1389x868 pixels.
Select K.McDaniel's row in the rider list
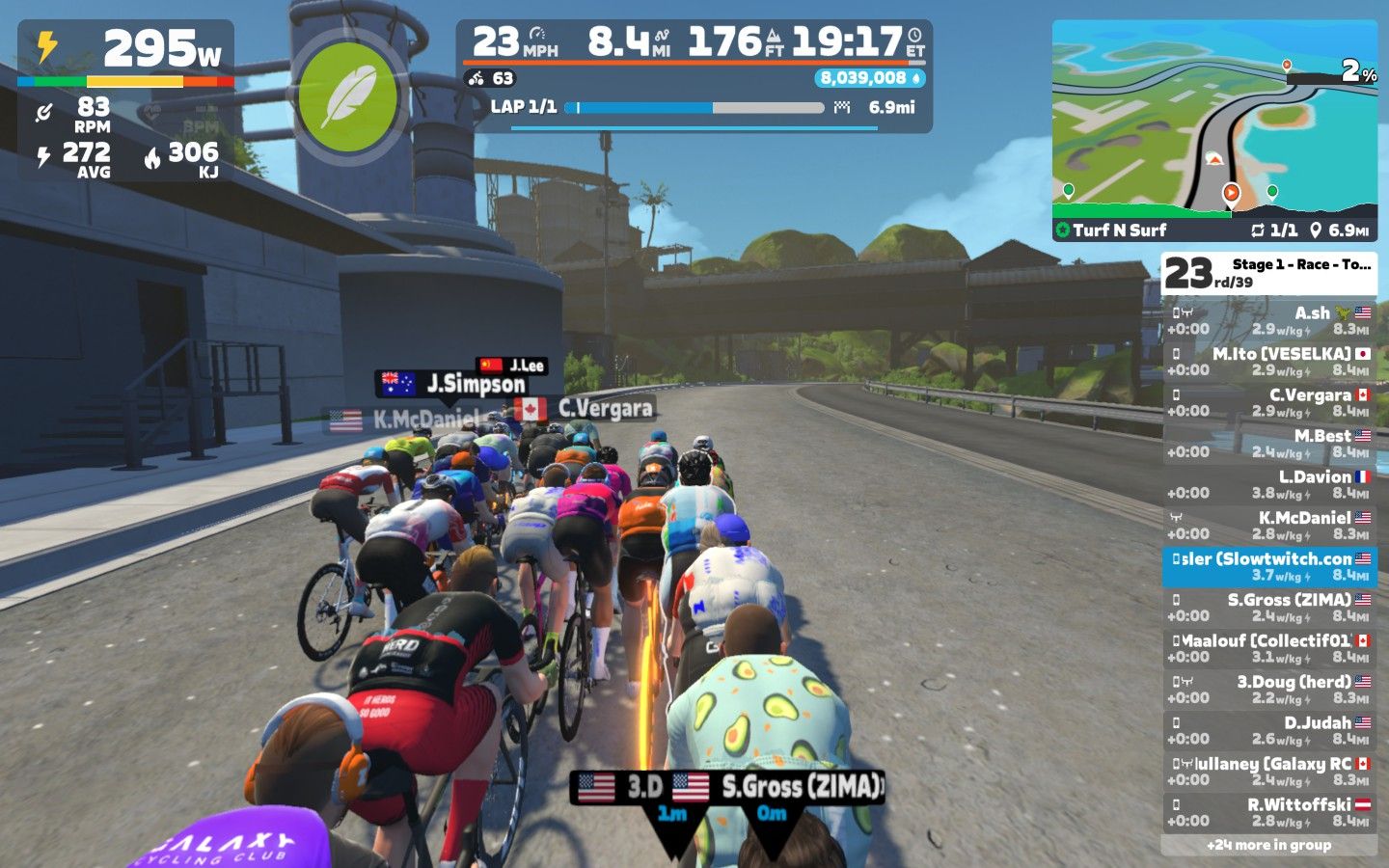[x=1269, y=525]
